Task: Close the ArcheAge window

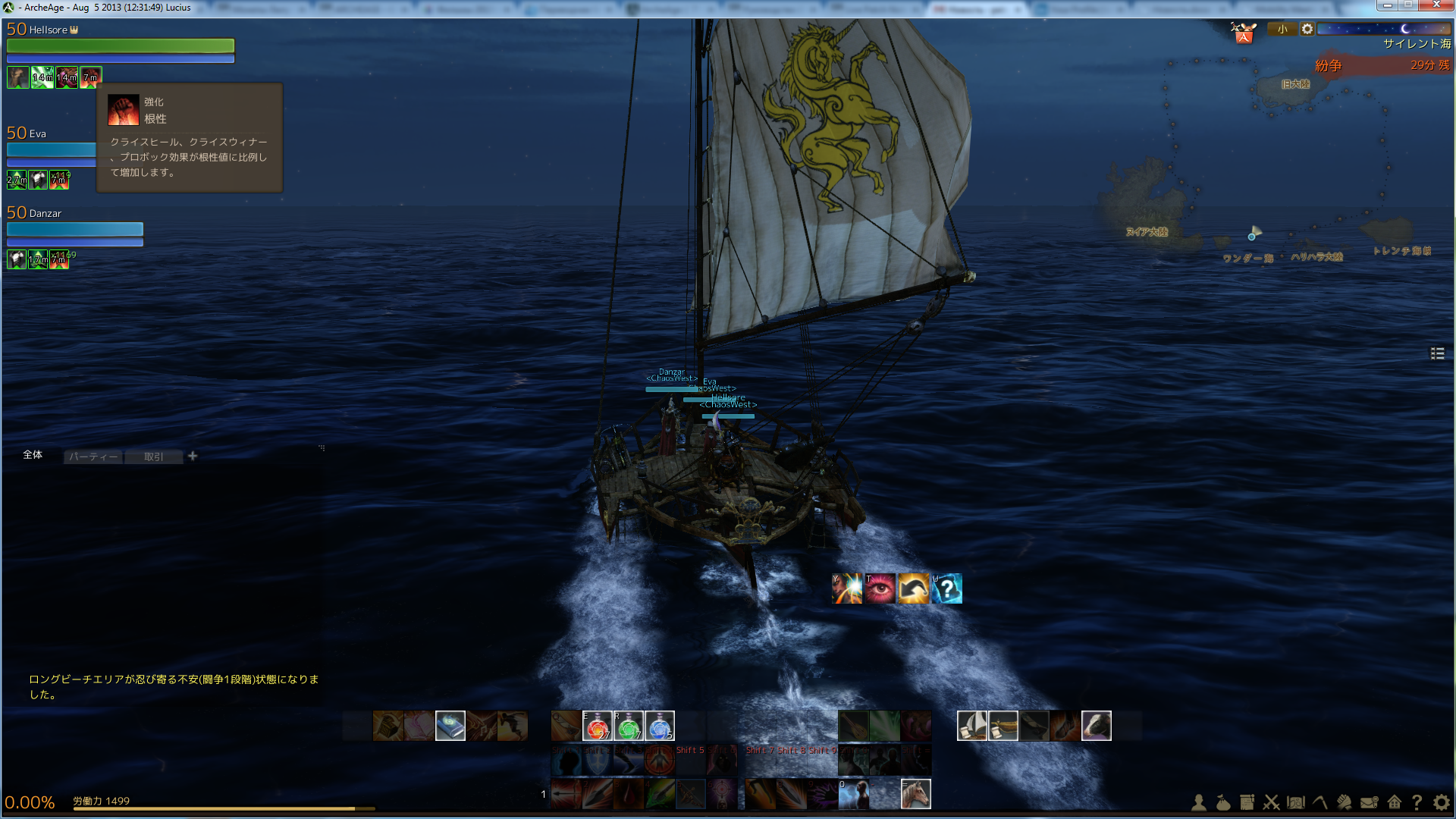Action: point(1436,5)
